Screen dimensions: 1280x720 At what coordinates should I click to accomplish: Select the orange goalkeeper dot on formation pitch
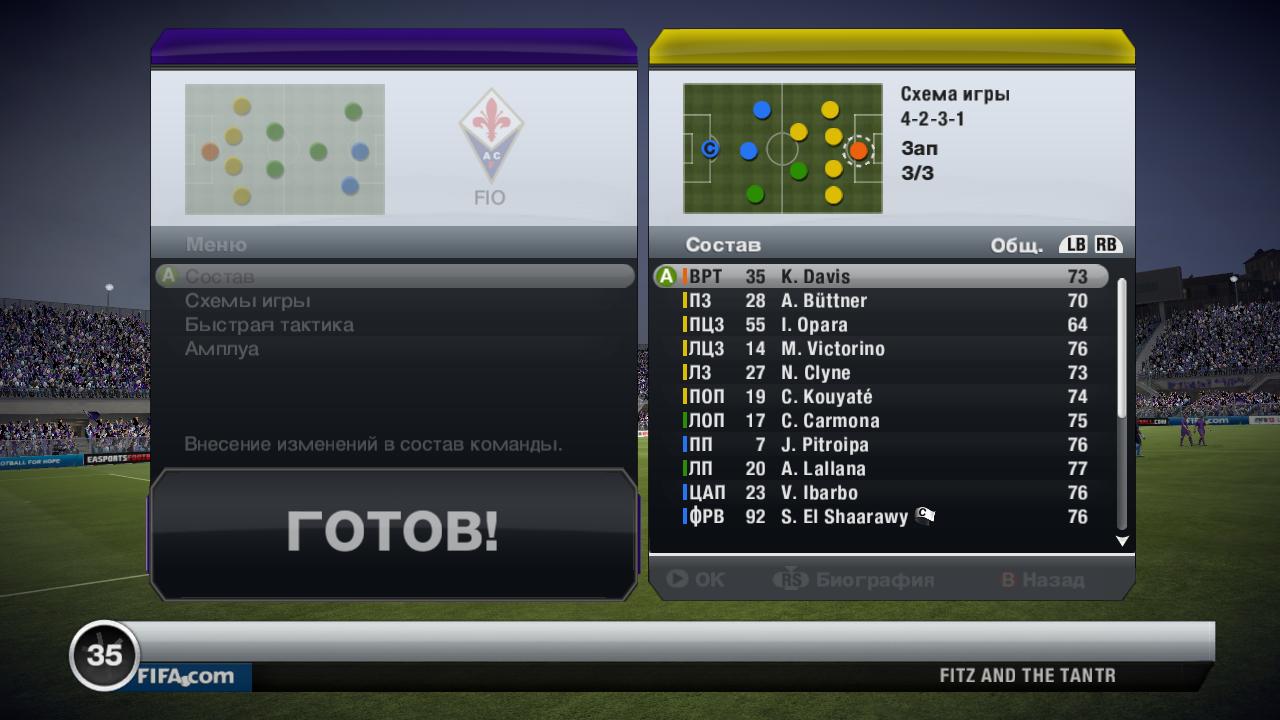[x=858, y=151]
